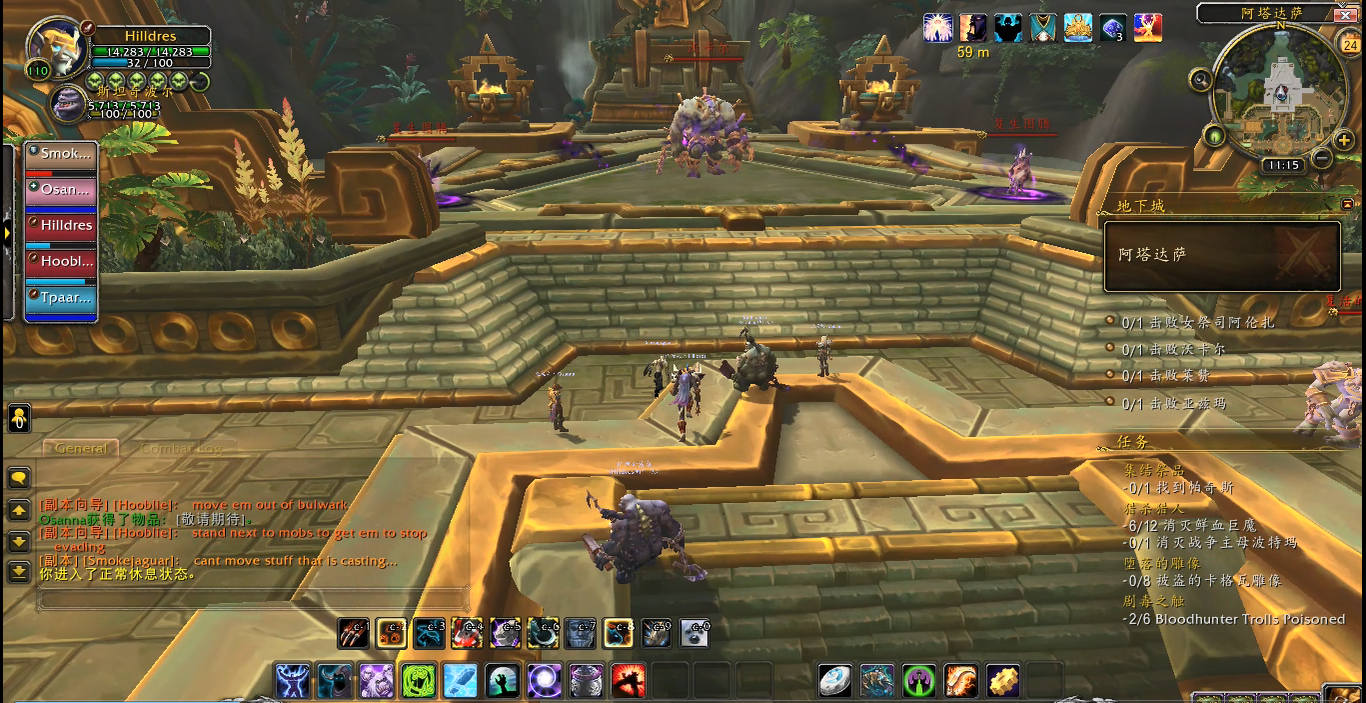Select the Tpaar... party frame
This screenshot has height=703, width=1366.
tap(61, 298)
